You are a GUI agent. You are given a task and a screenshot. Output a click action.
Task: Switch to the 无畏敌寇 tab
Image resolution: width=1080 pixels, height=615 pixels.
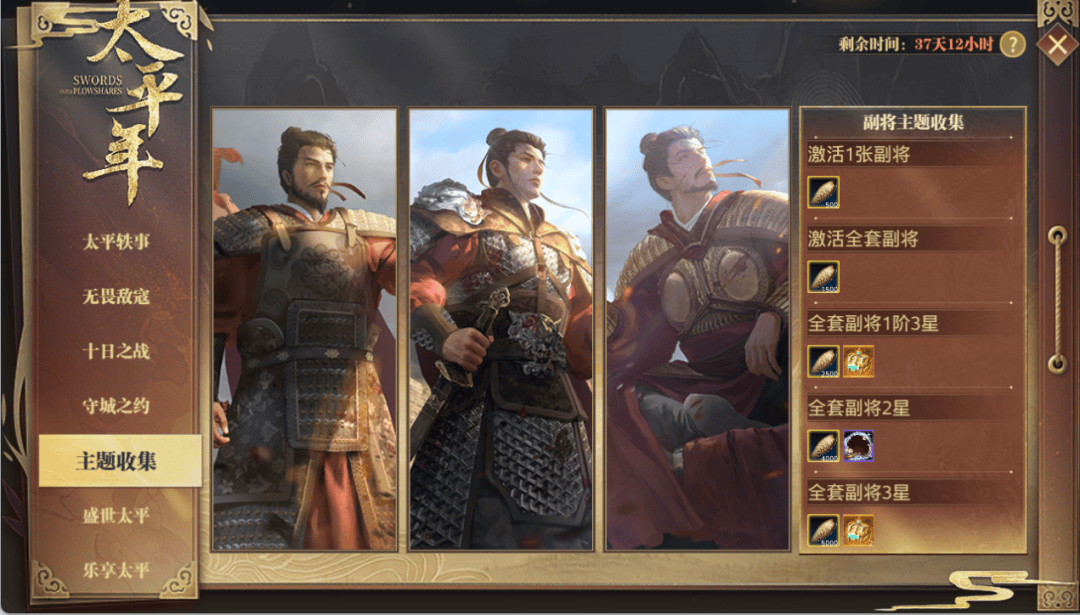tap(116, 296)
